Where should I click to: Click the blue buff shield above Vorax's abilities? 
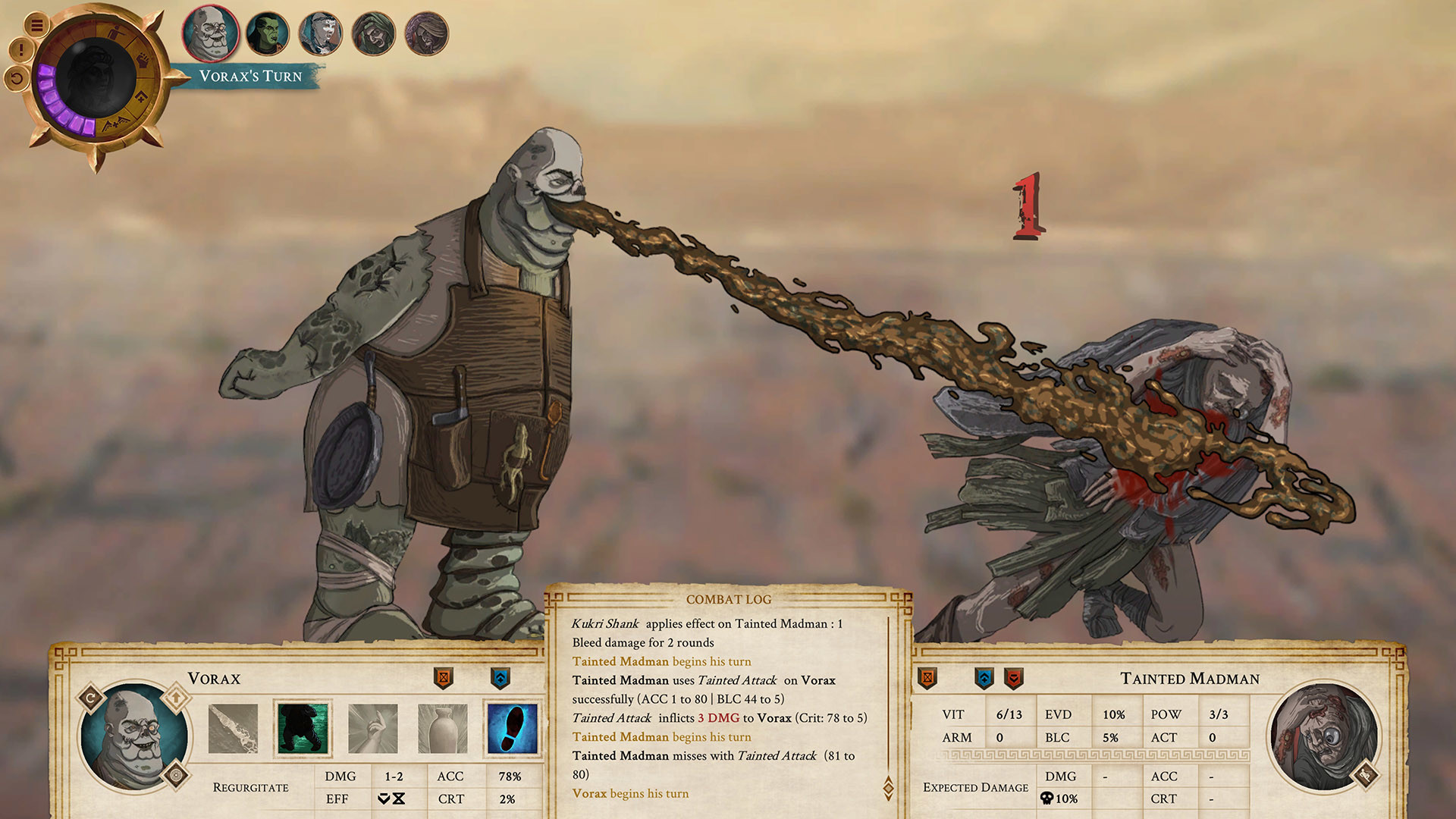click(x=499, y=676)
